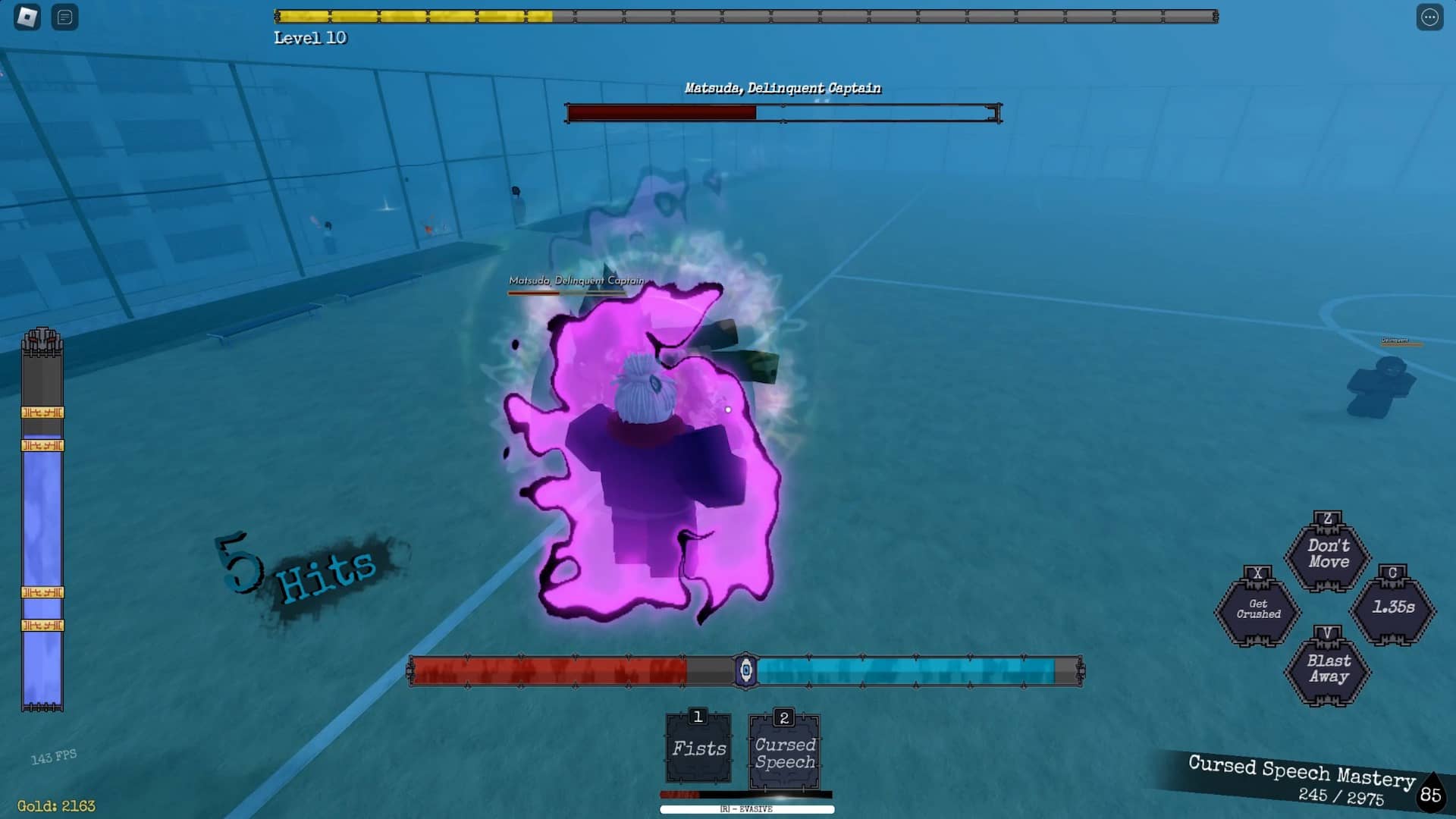
Task: Trigger the Blast Away ability
Action: click(1328, 669)
